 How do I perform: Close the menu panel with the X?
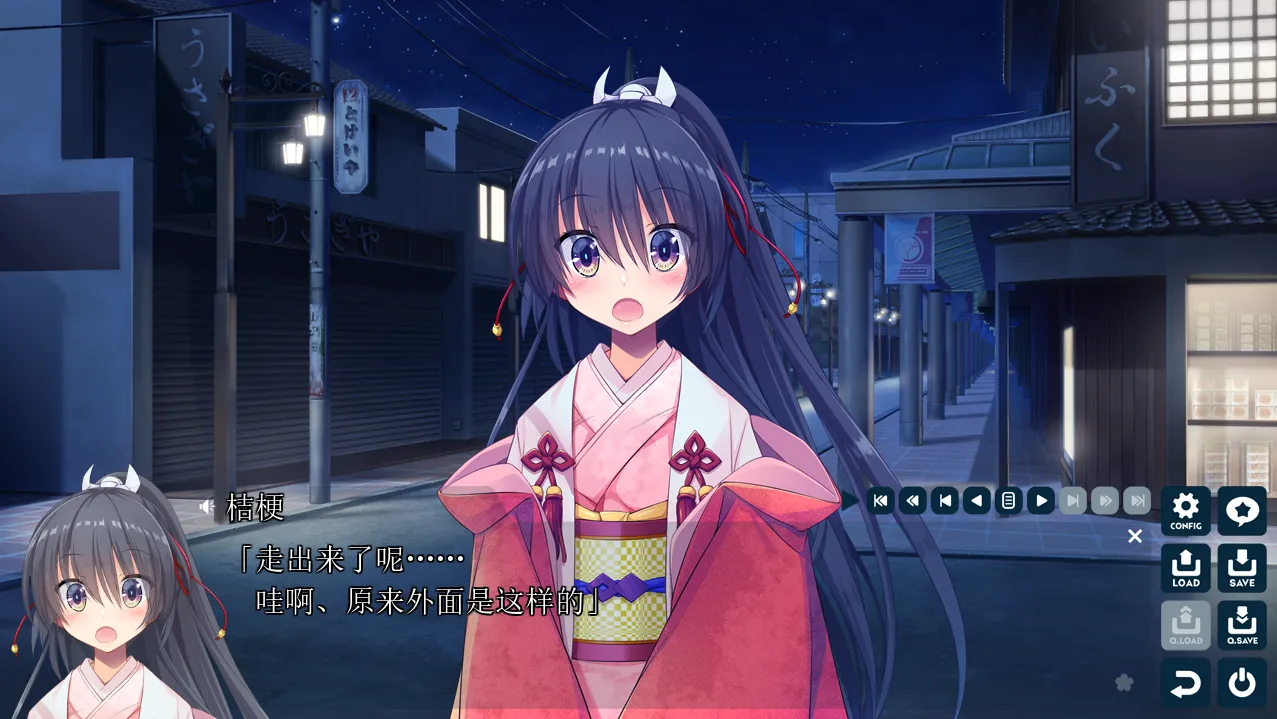(1135, 536)
